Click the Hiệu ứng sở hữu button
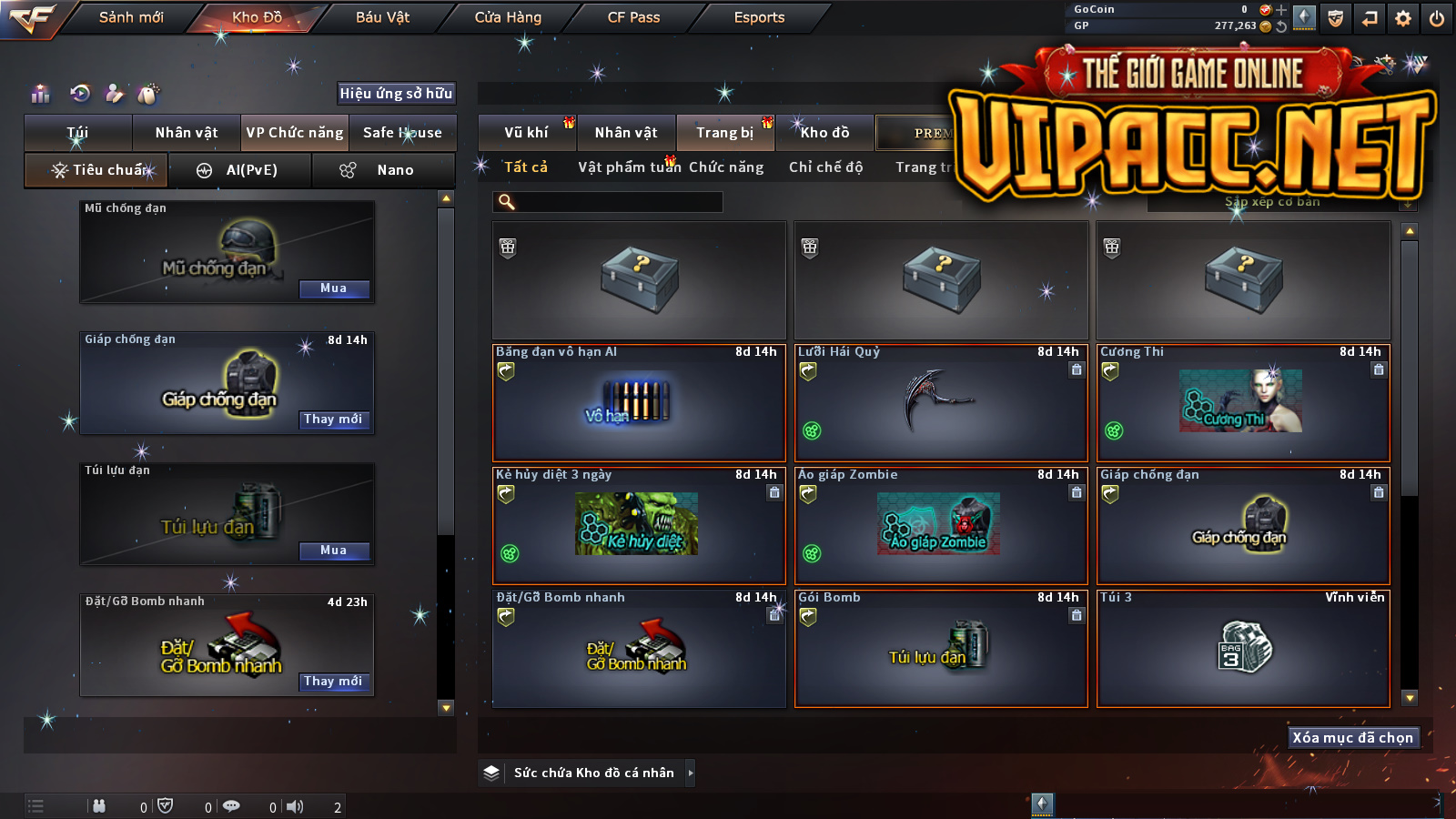 tap(396, 93)
